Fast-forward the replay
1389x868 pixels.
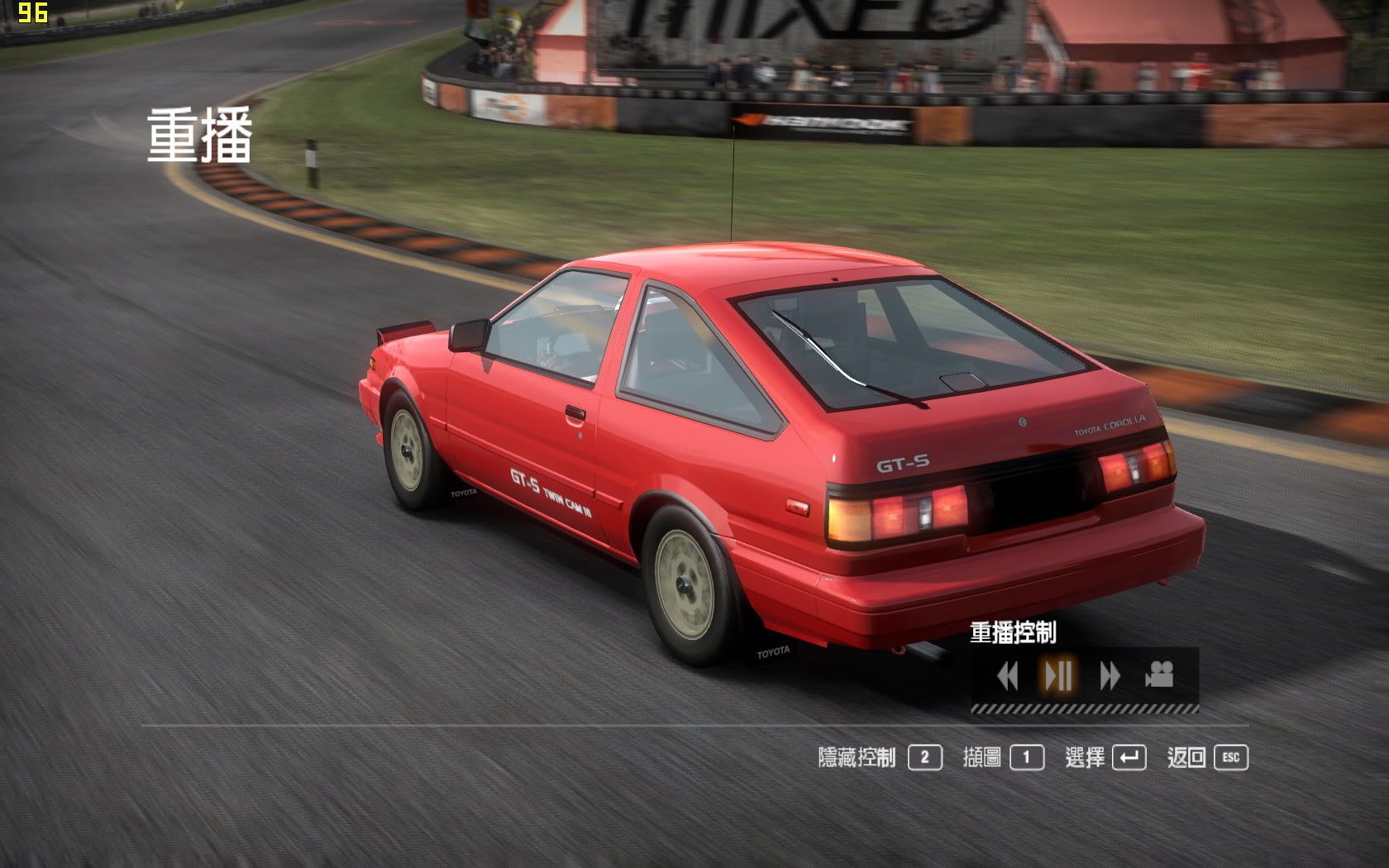pyautogui.click(x=1110, y=676)
